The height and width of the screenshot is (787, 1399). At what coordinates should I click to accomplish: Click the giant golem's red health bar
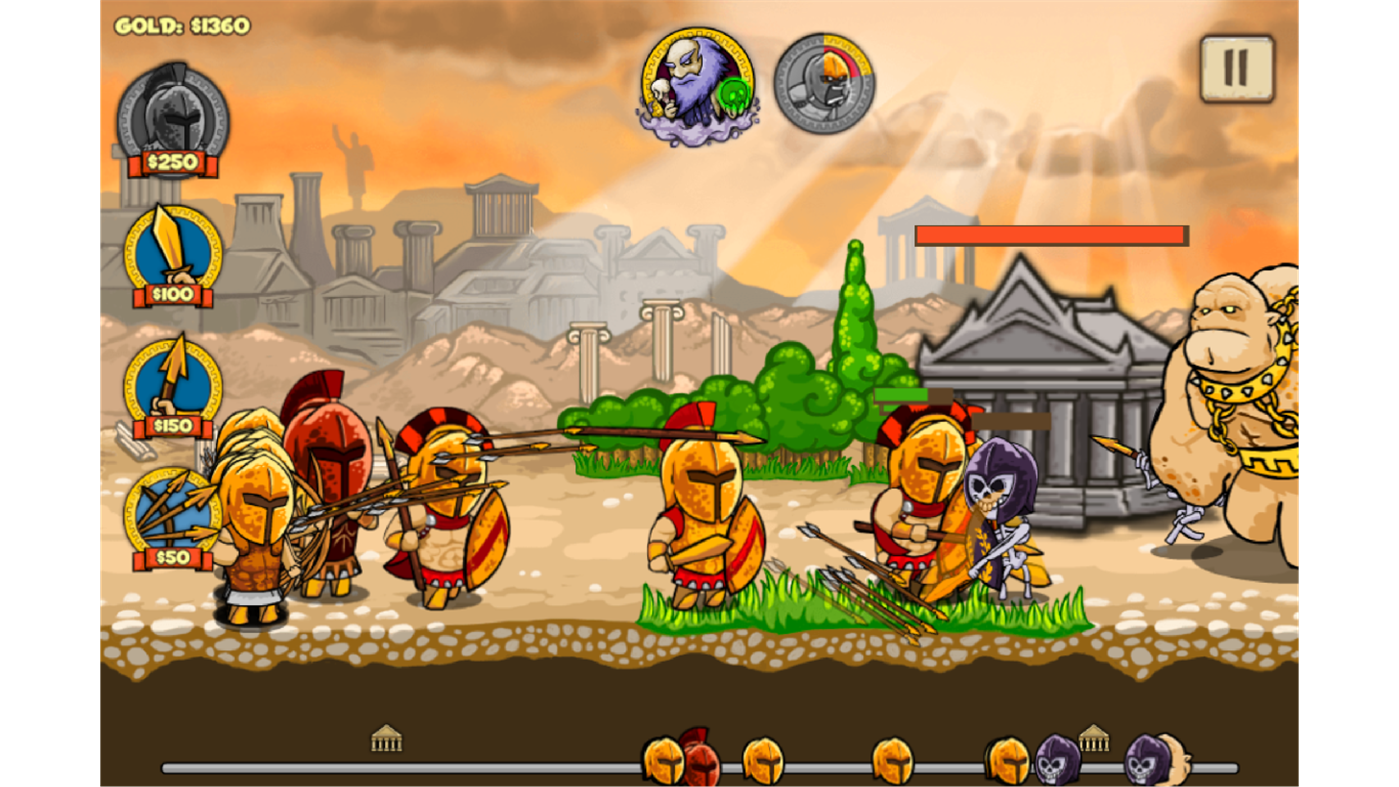[x=1050, y=235]
